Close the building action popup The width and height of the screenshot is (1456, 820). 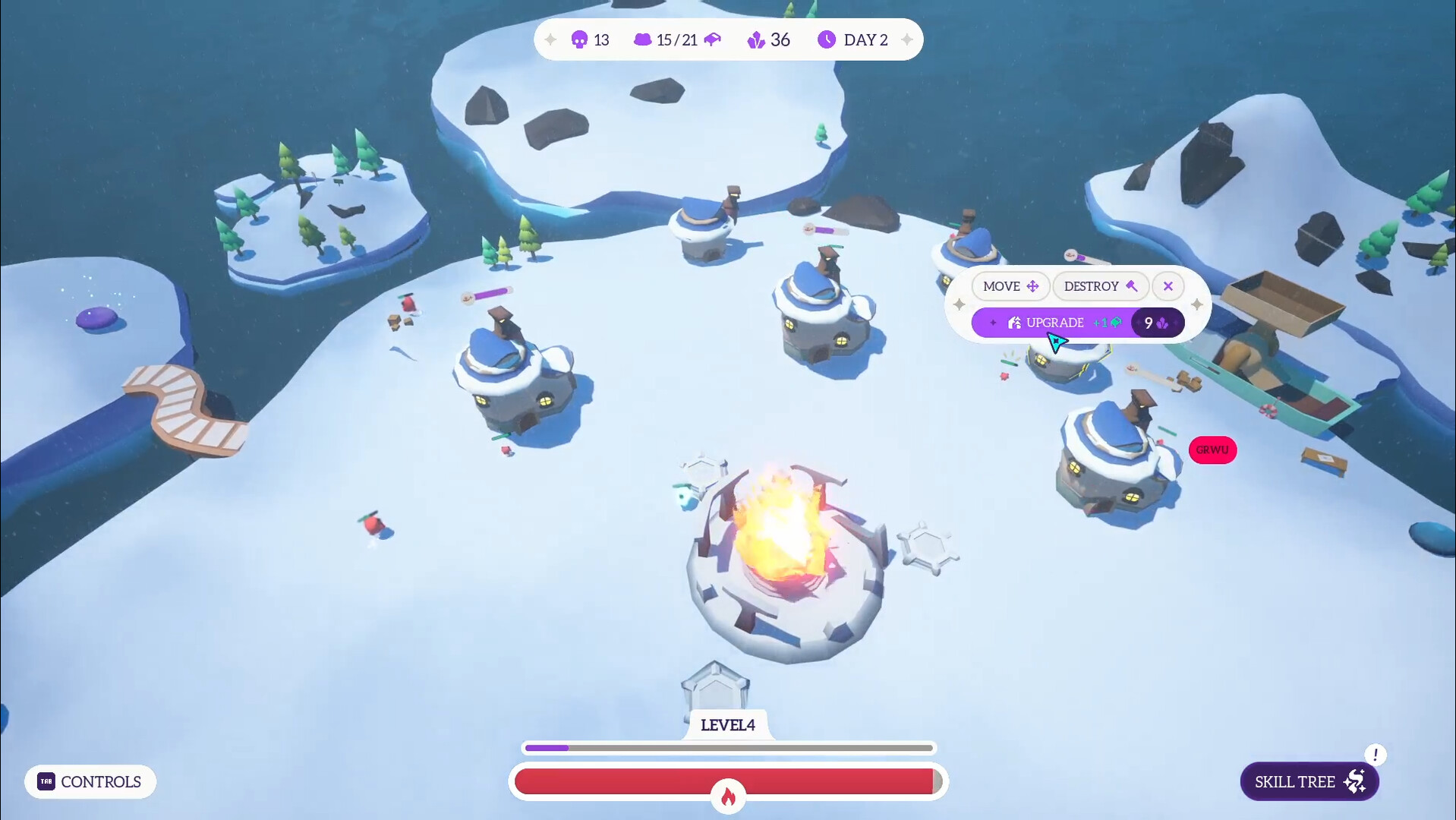click(x=1168, y=286)
